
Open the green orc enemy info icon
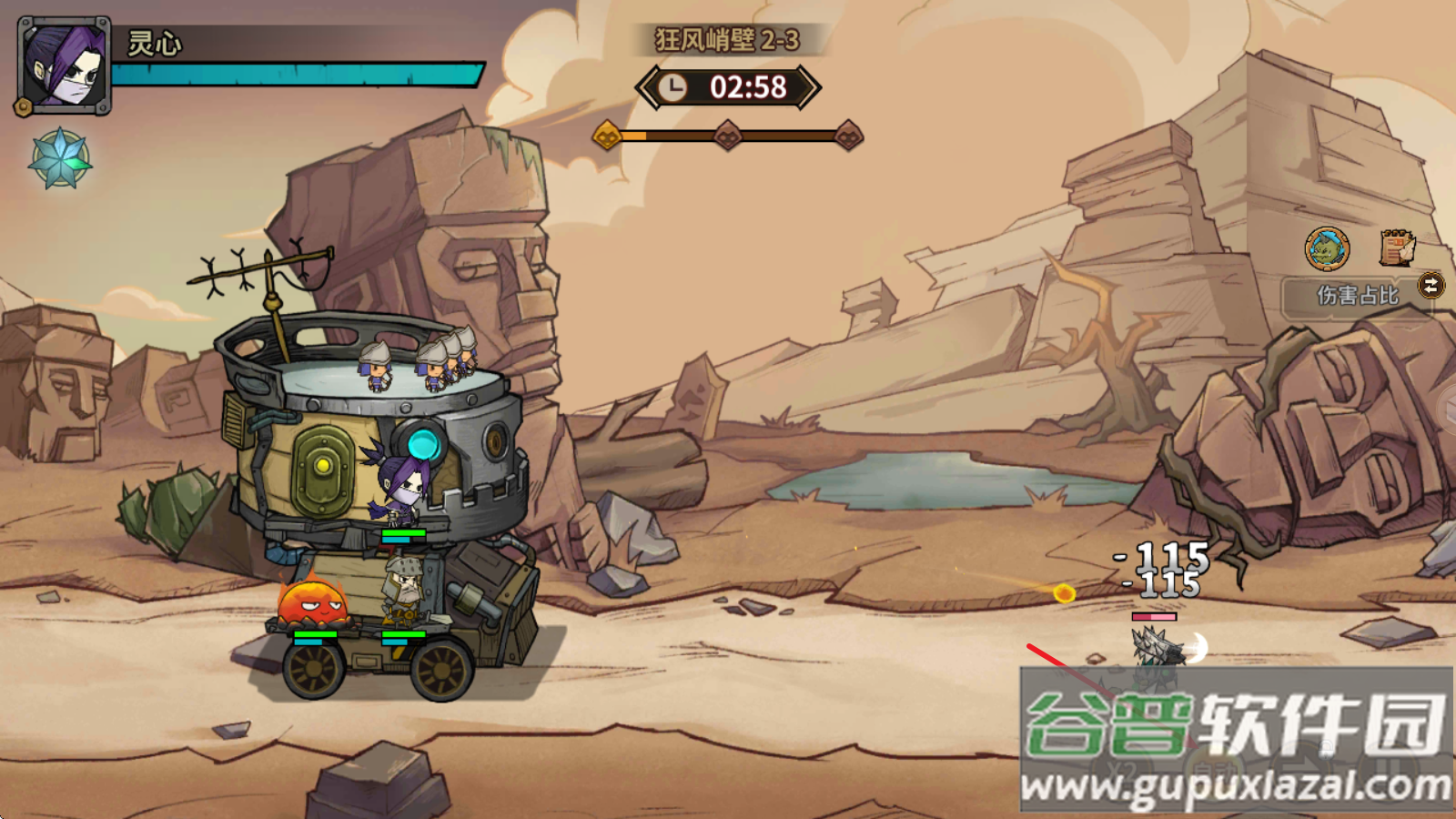click(1328, 248)
